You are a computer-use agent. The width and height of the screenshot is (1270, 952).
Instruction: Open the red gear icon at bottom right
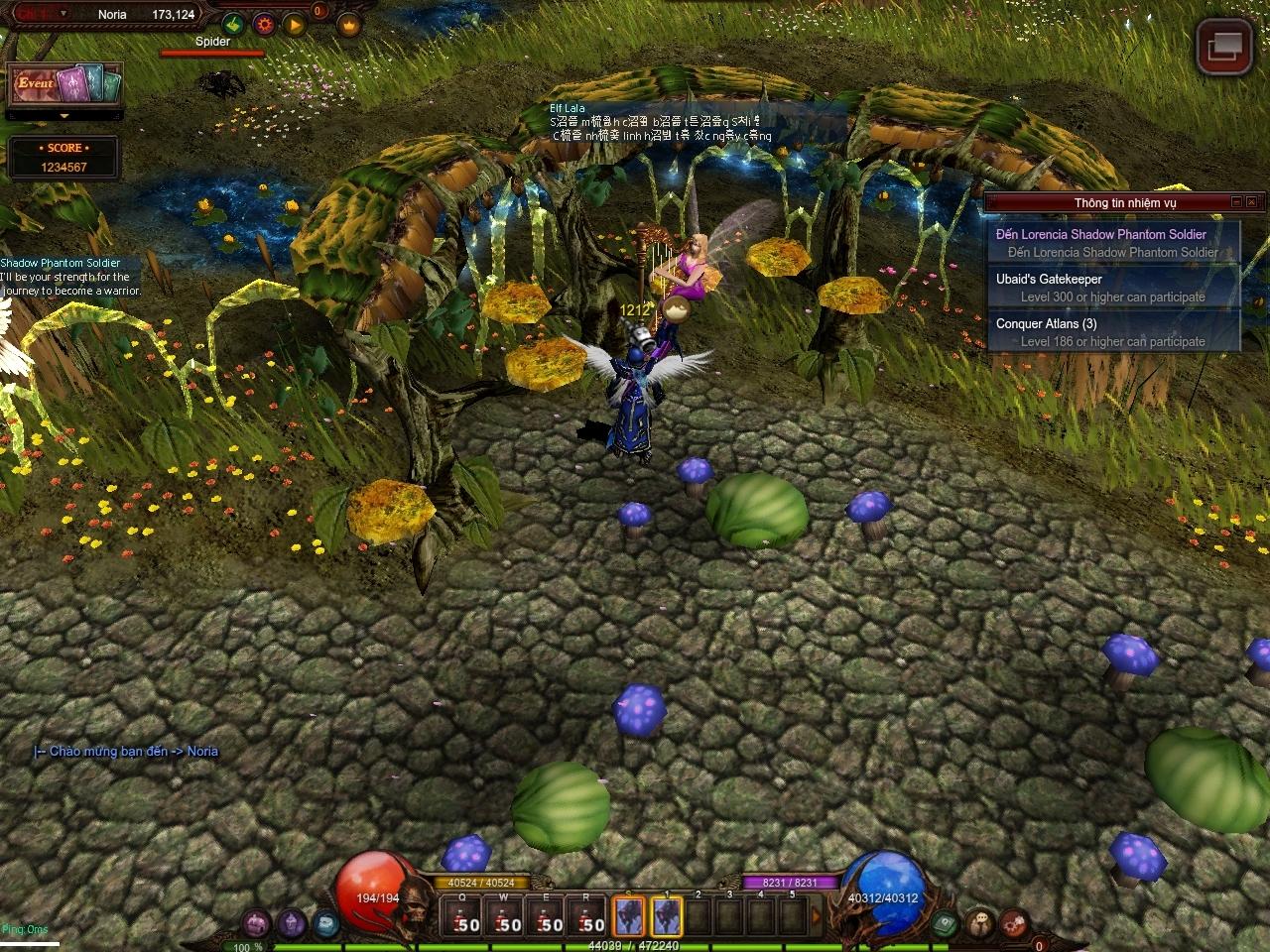(x=1012, y=922)
